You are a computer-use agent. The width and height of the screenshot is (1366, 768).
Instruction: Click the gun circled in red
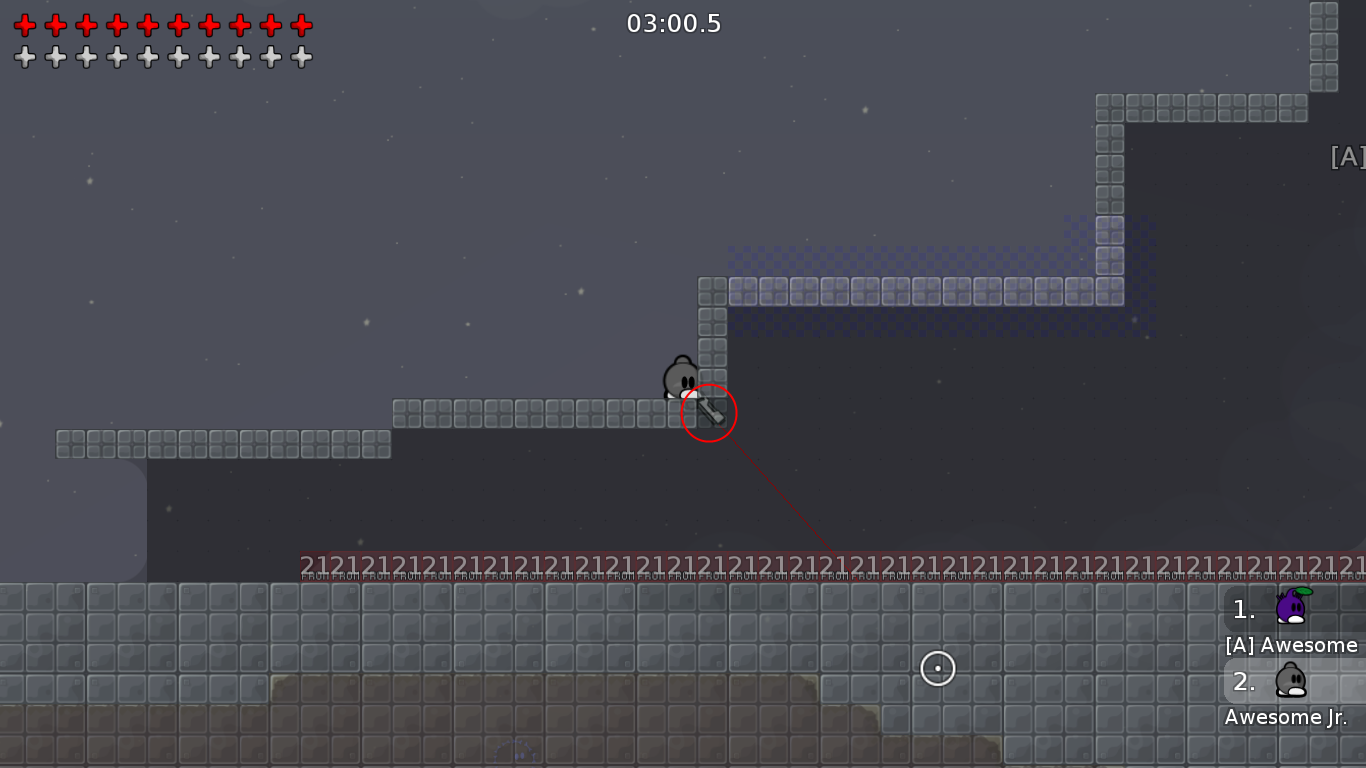(x=710, y=413)
